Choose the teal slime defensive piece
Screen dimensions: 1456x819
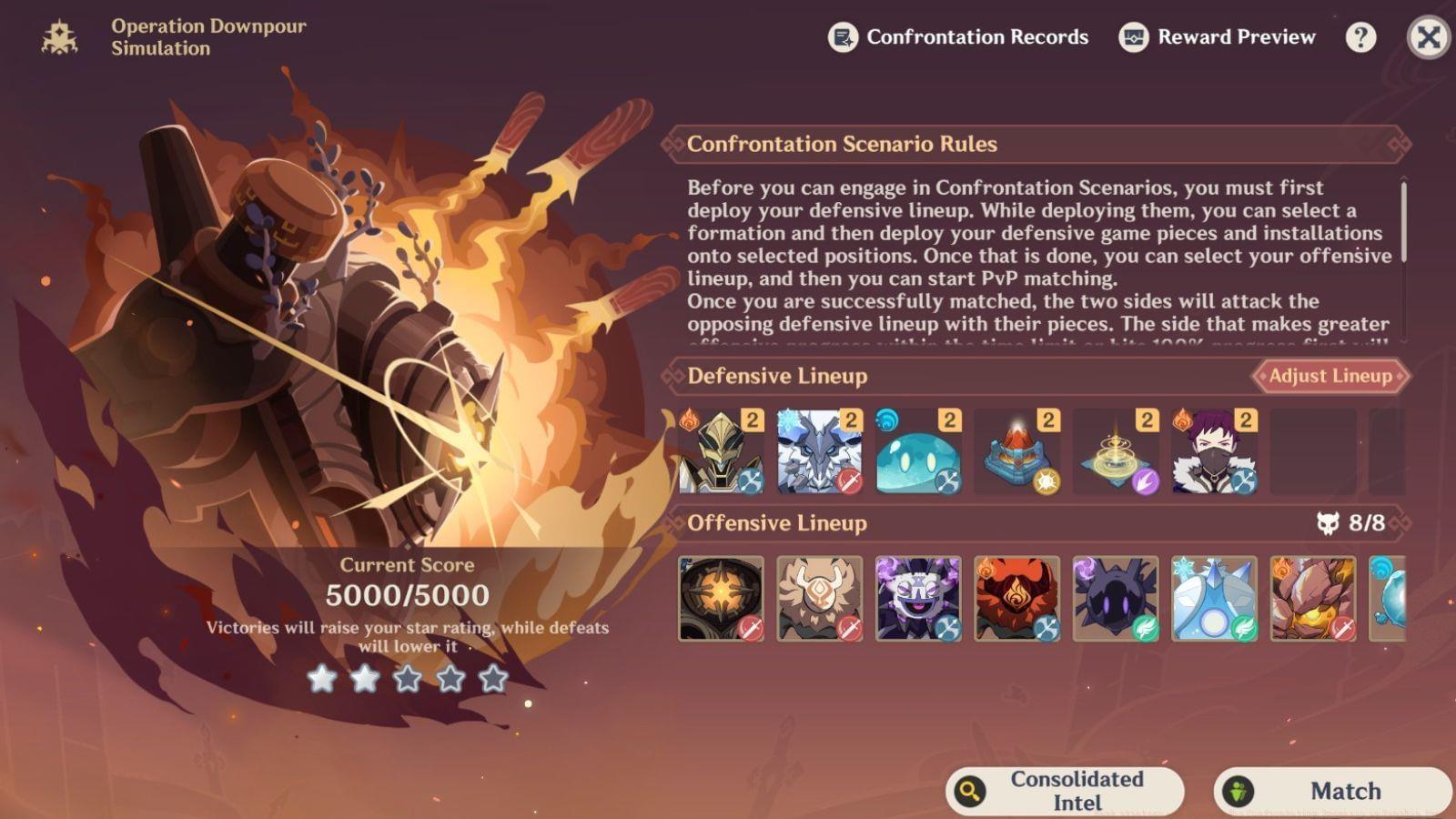coord(918,452)
